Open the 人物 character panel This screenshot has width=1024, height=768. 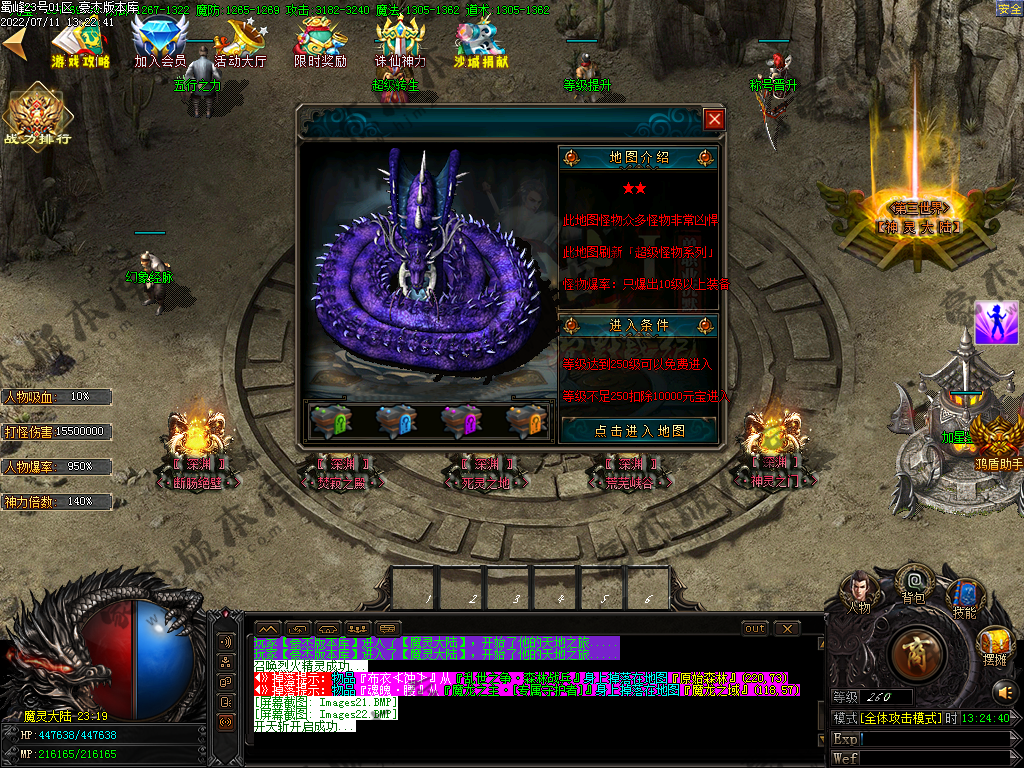(859, 590)
